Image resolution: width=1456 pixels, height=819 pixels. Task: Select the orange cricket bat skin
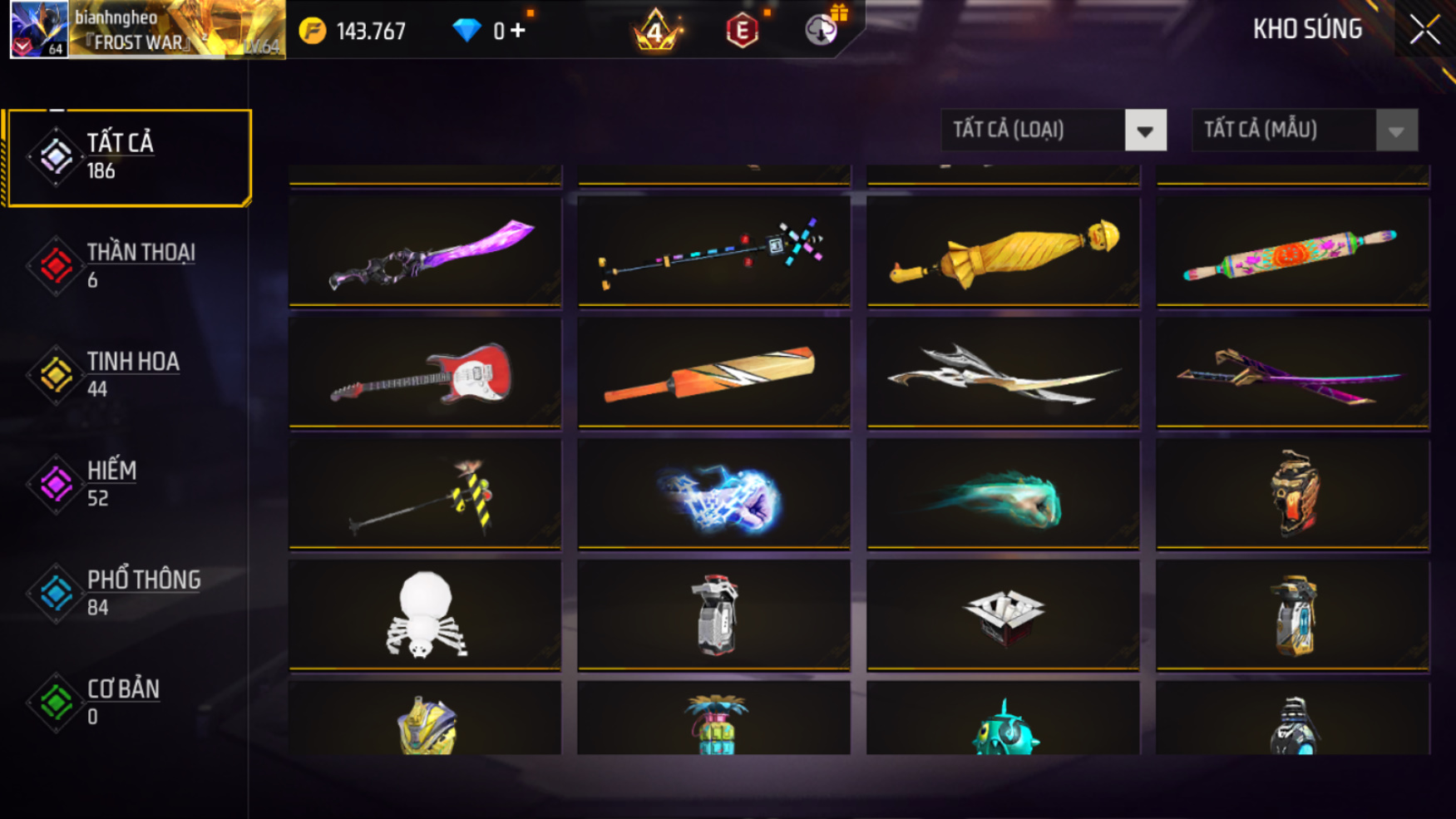713,372
